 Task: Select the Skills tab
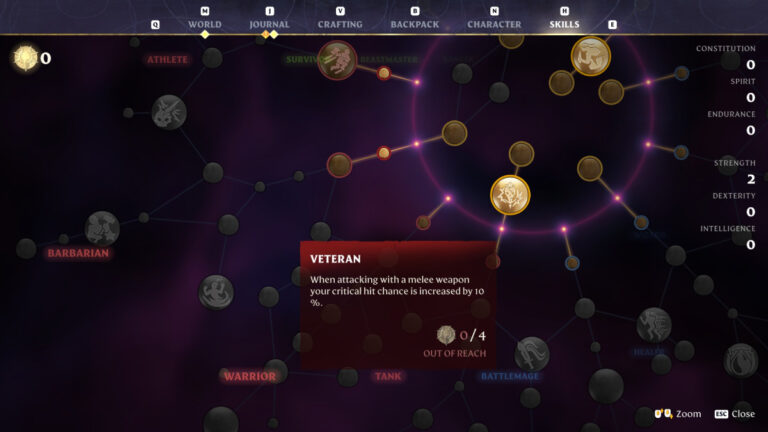564,24
